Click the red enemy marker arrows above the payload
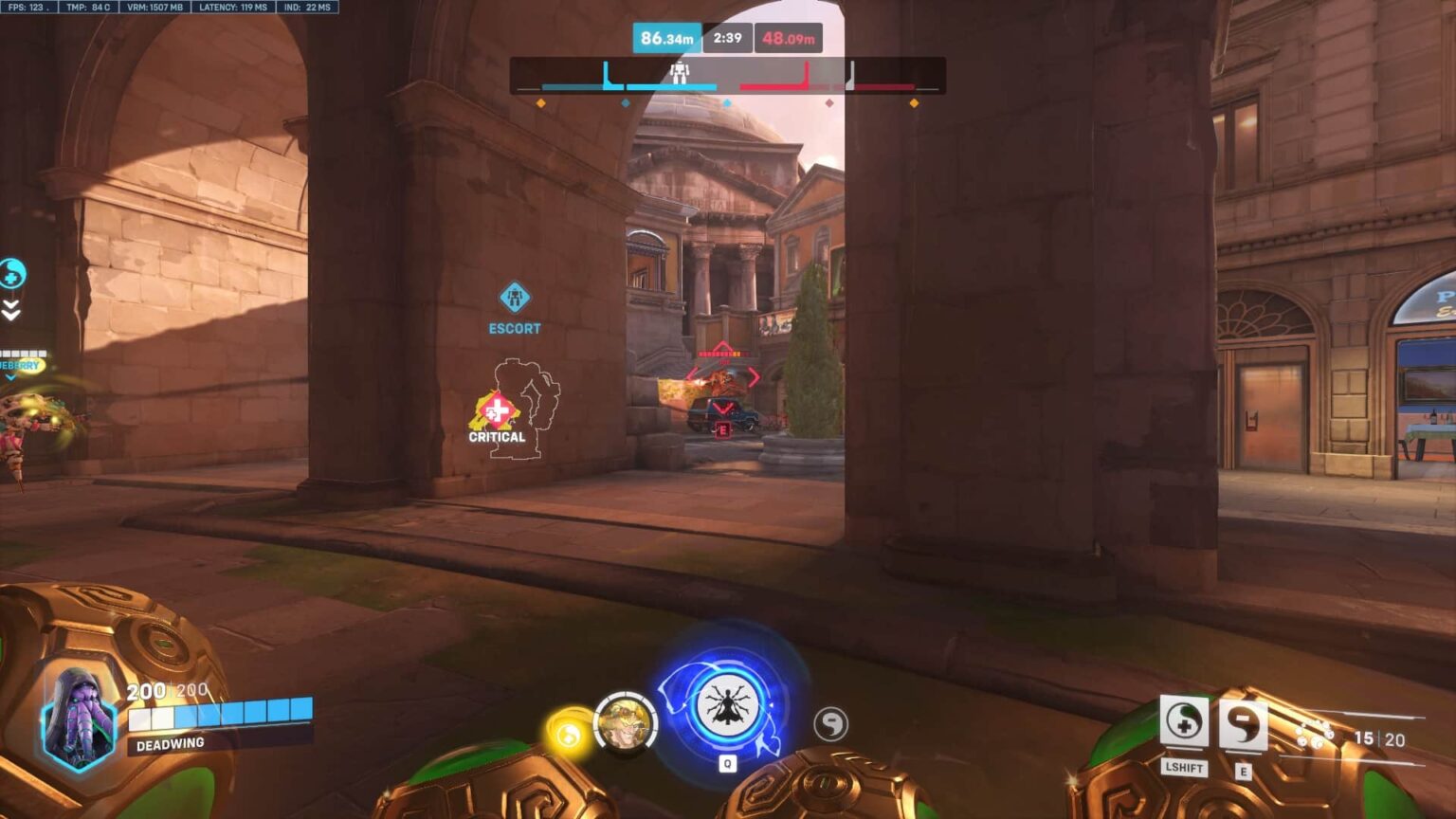The width and height of the screenshot is (1456, 819). click(x=723, y=377)
